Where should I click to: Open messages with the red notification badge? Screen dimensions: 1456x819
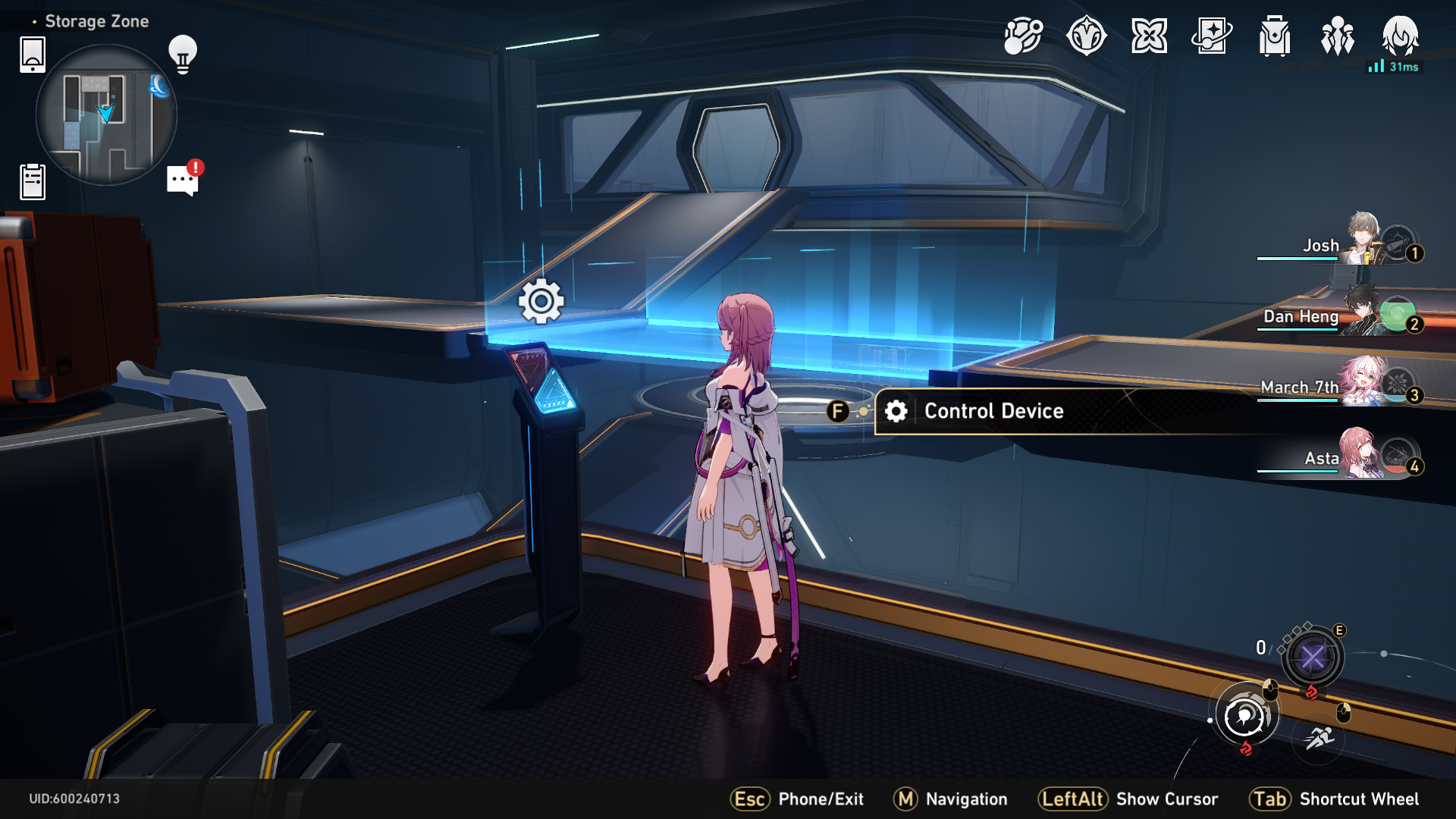point(180,180)
